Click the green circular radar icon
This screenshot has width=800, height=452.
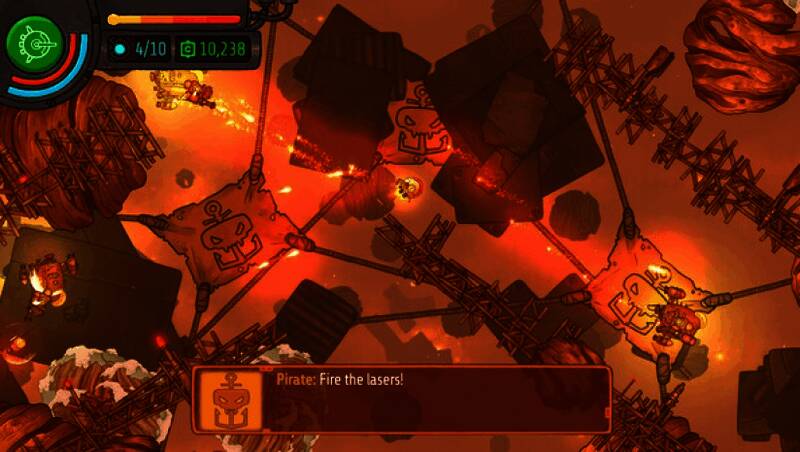(34, 44)
